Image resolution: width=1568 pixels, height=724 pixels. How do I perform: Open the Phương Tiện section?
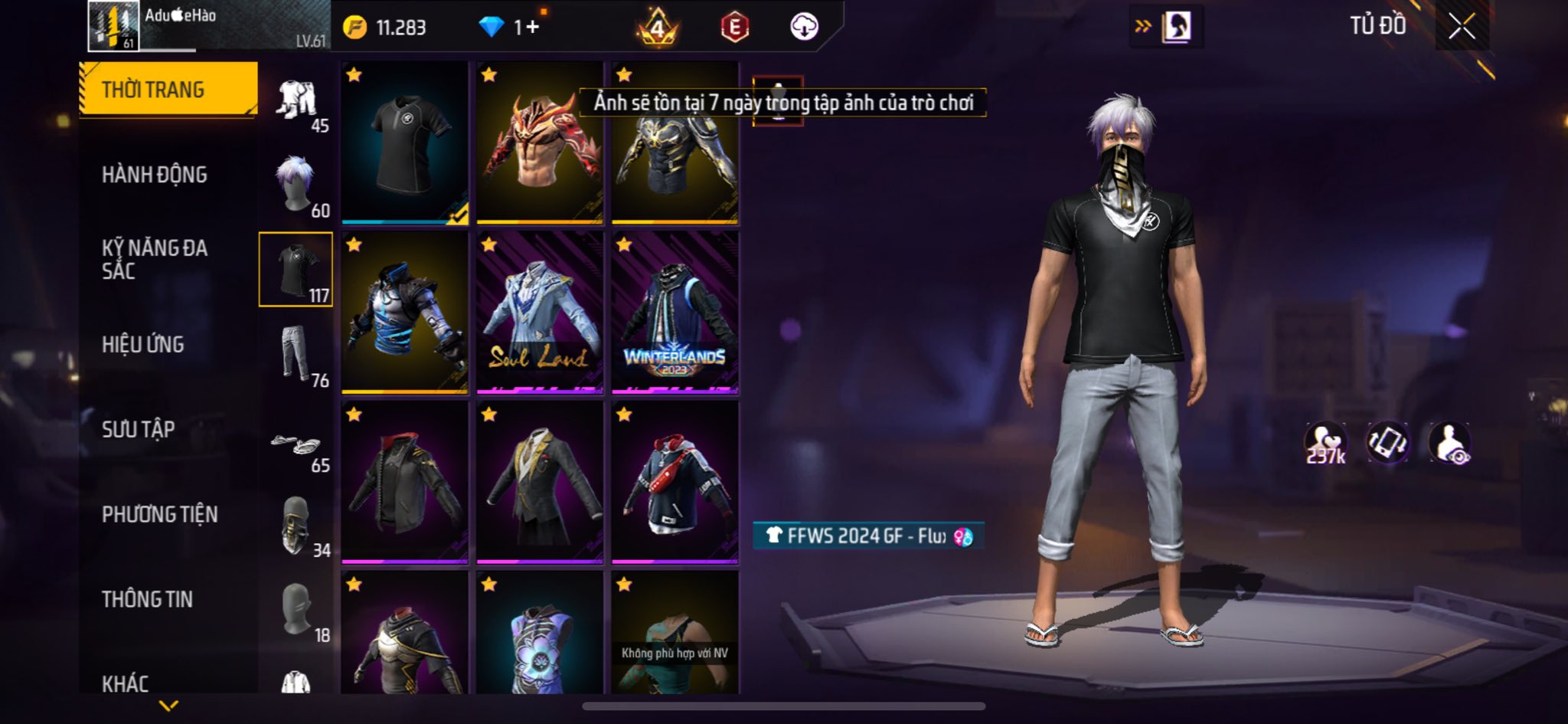(159, 515)
